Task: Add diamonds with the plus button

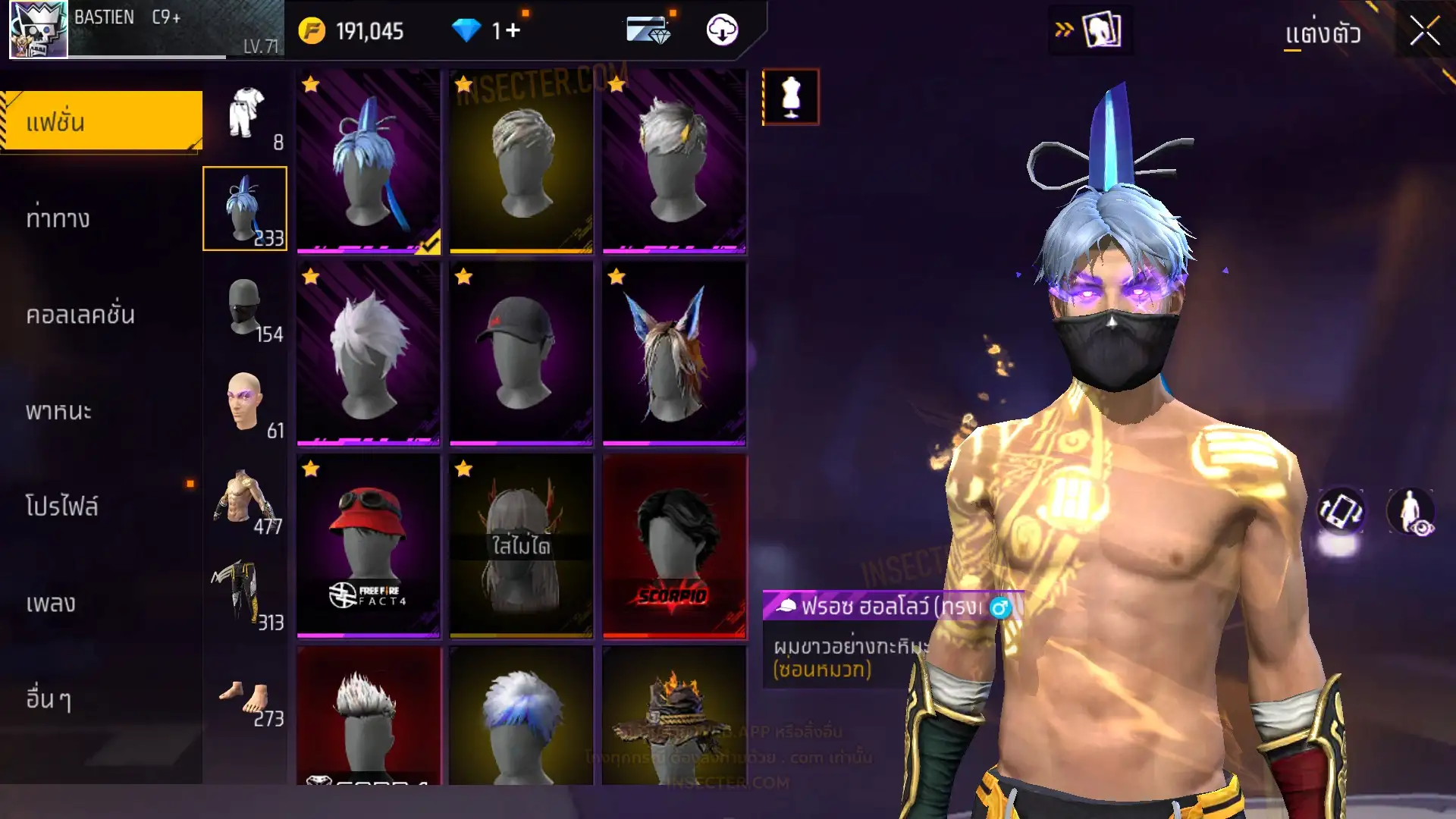Action: (513, 30)
